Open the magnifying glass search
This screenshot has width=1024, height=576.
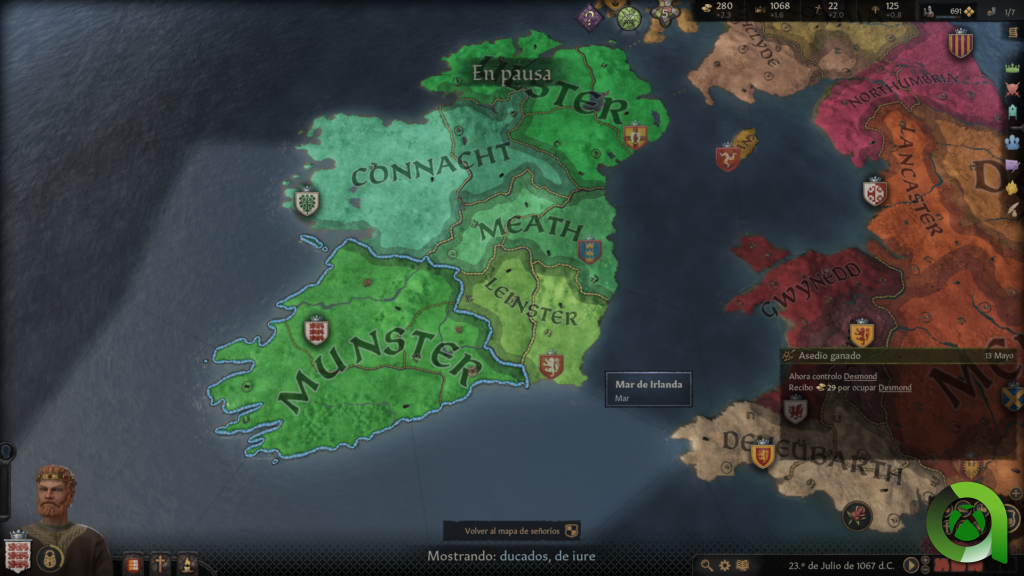coord(708,565)
